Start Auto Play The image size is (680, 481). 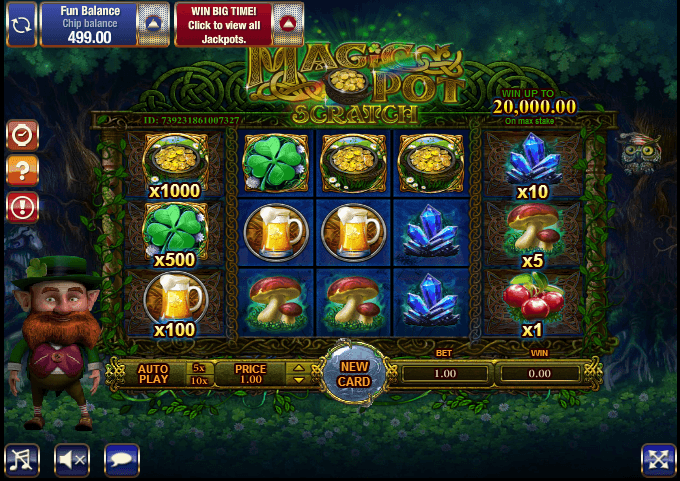(x=153, y=374)
